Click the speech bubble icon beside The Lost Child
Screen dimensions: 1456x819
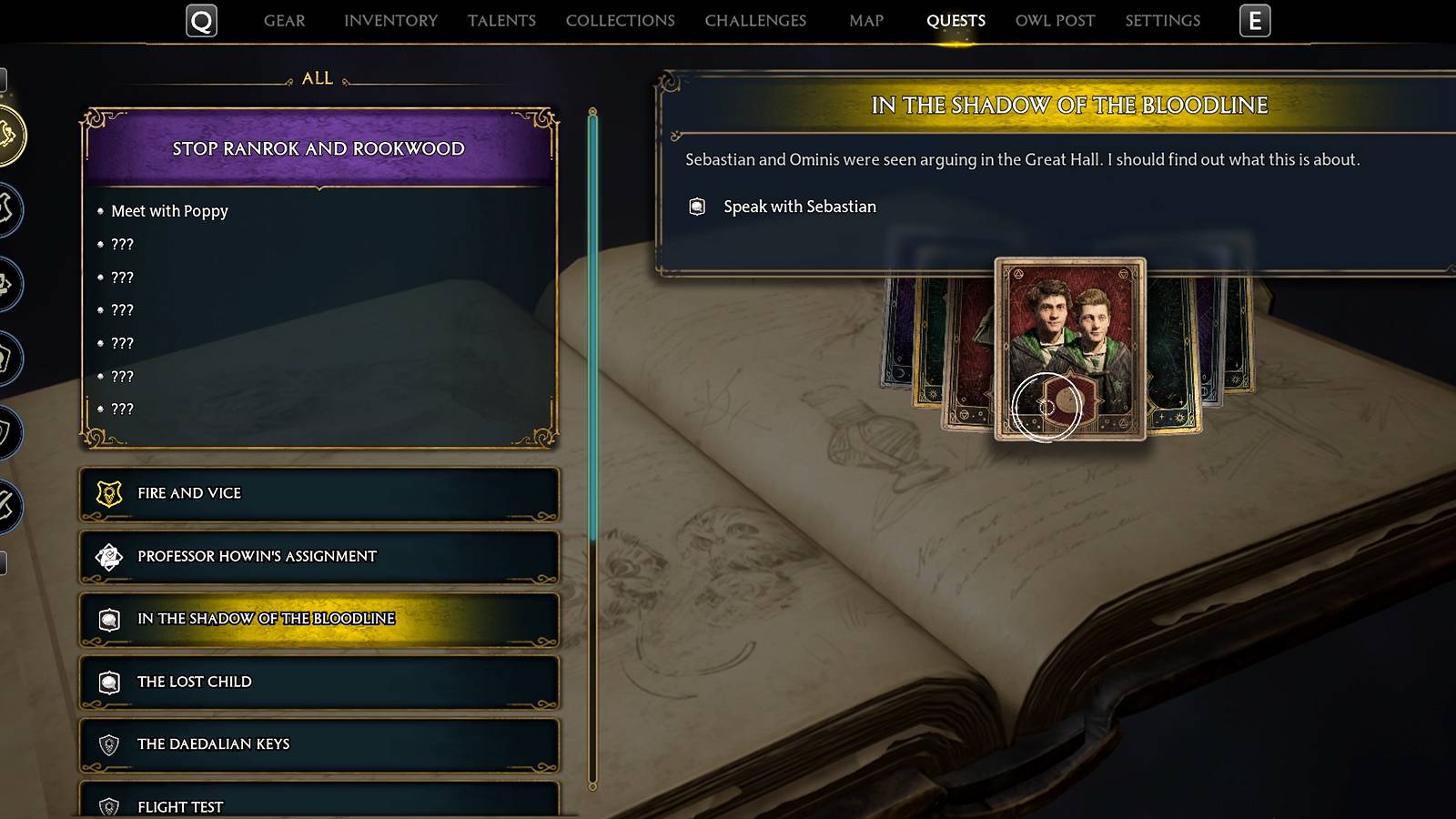click(x=110, y=682)
